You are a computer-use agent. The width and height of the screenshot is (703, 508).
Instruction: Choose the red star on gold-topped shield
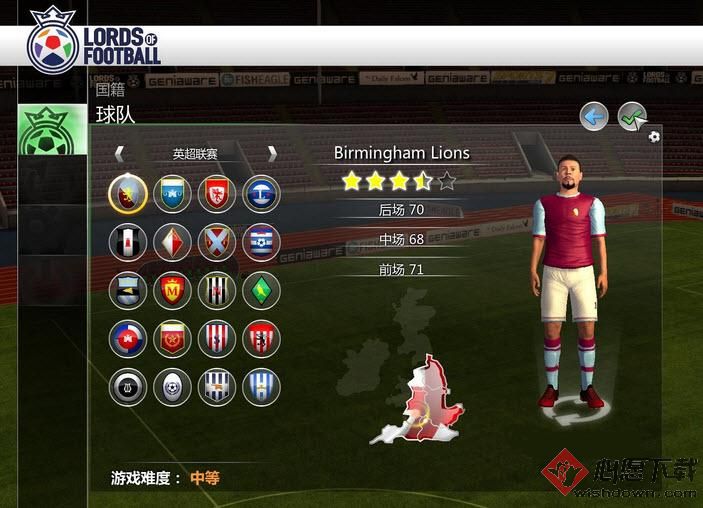pos(172,338)
